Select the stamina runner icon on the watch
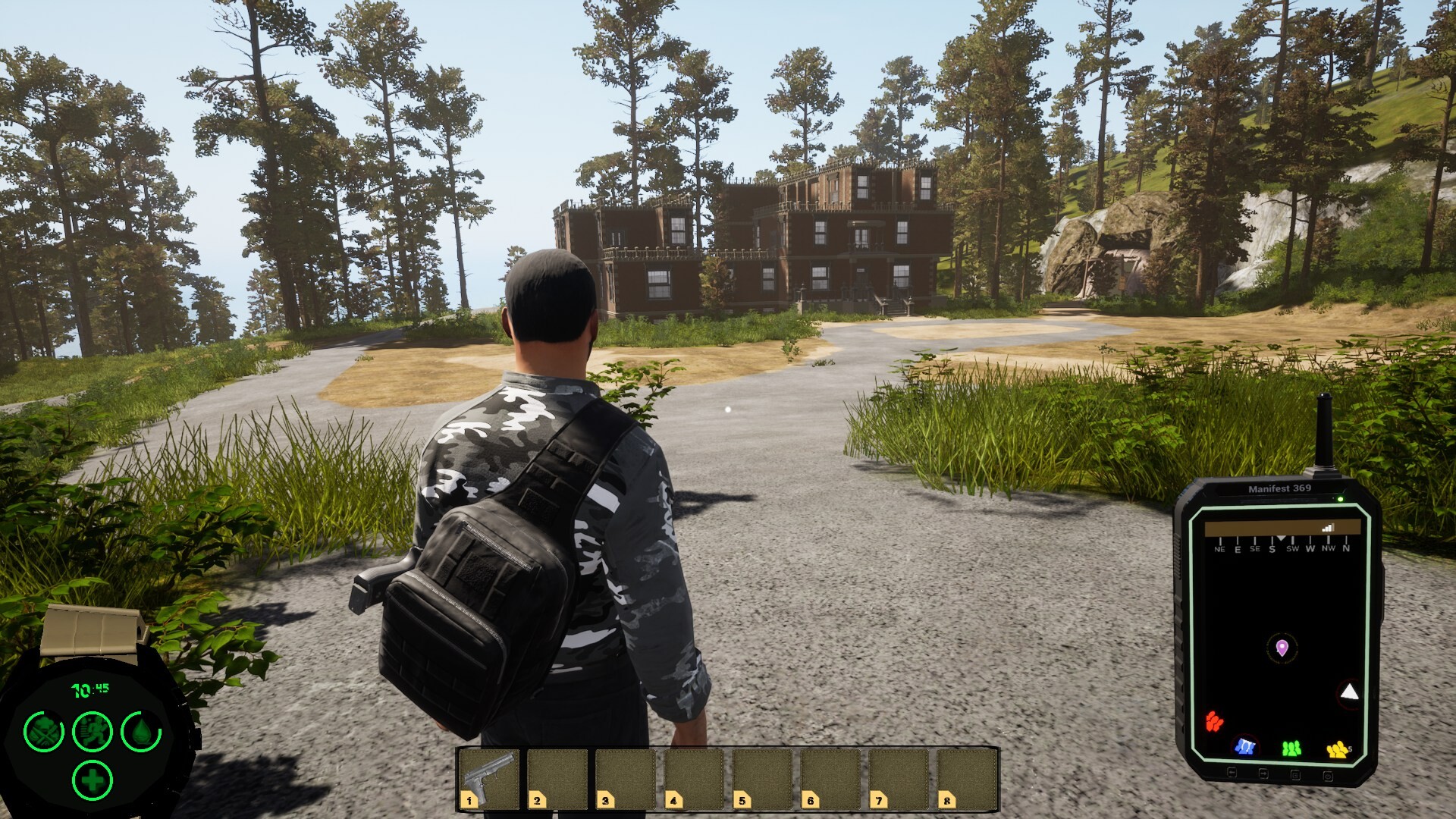Screen dimensions: 1456x819 [94, 733]
